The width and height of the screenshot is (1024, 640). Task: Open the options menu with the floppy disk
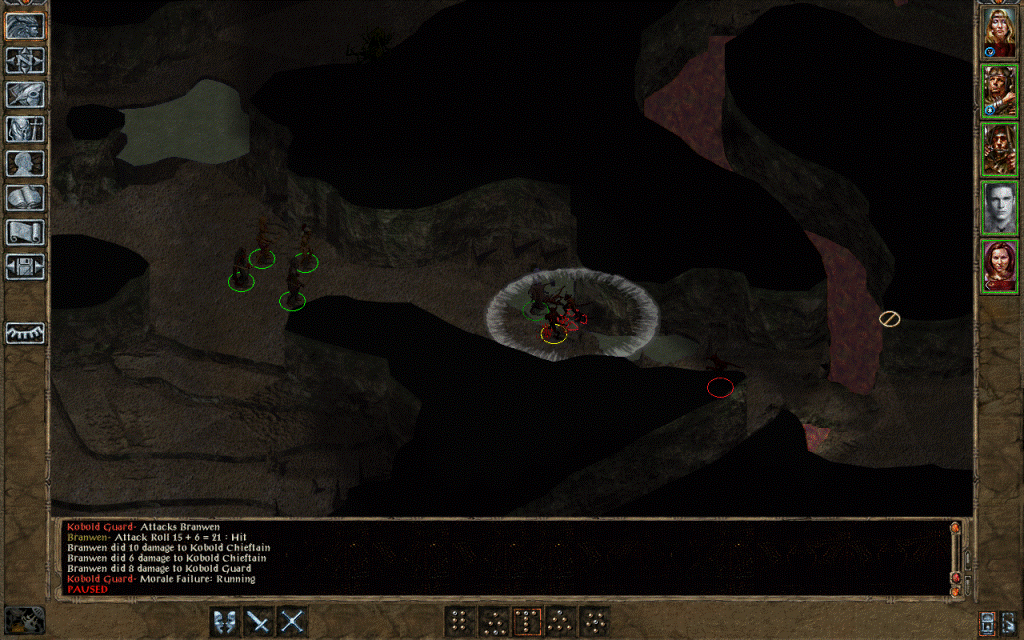pos(24,267)
